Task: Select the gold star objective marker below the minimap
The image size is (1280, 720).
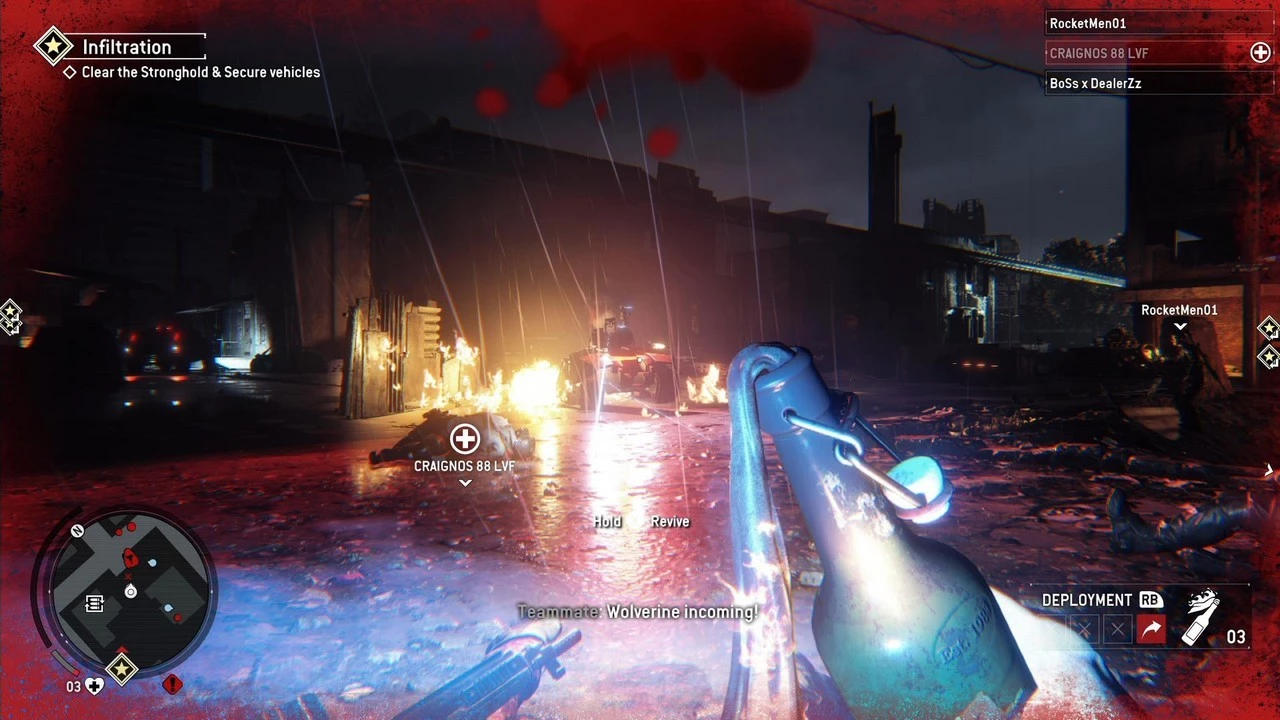Action: point(122,668)
